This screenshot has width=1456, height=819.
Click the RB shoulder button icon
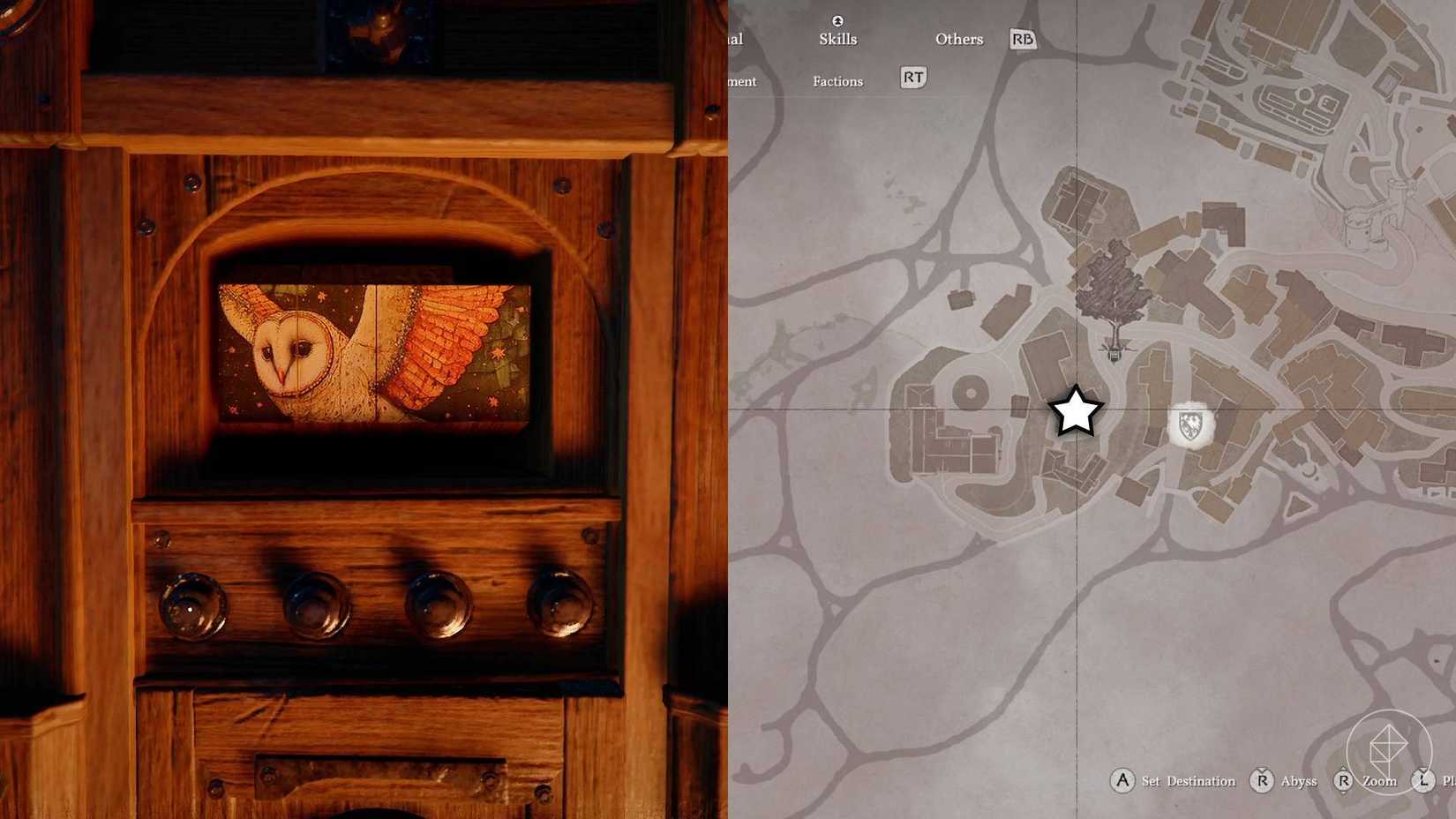[1022, 39]
